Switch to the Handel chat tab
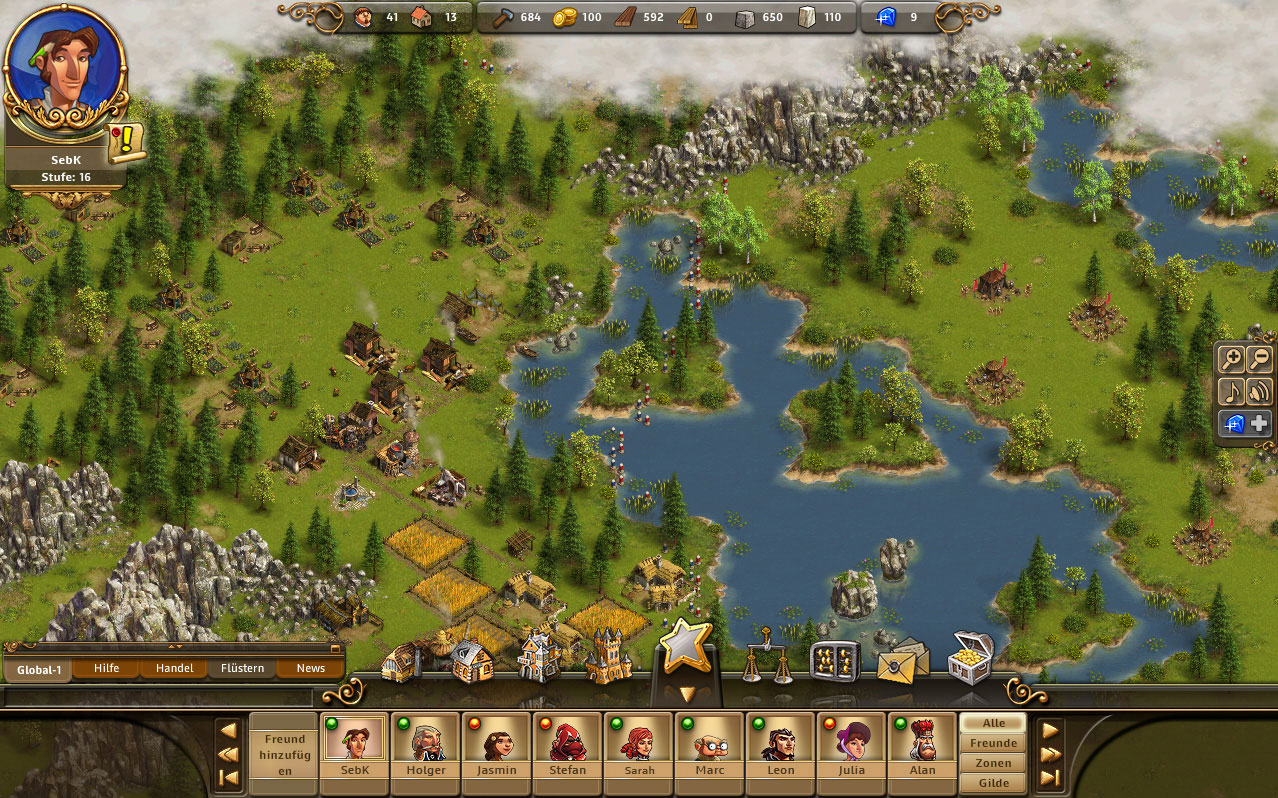 [x=174, y=668]
